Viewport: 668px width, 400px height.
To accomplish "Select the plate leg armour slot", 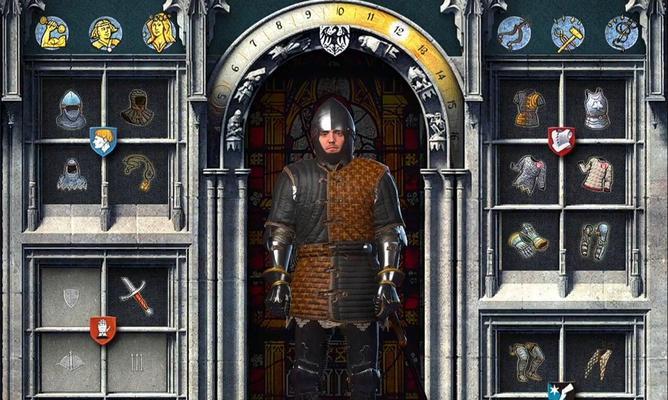I will 529,360.
